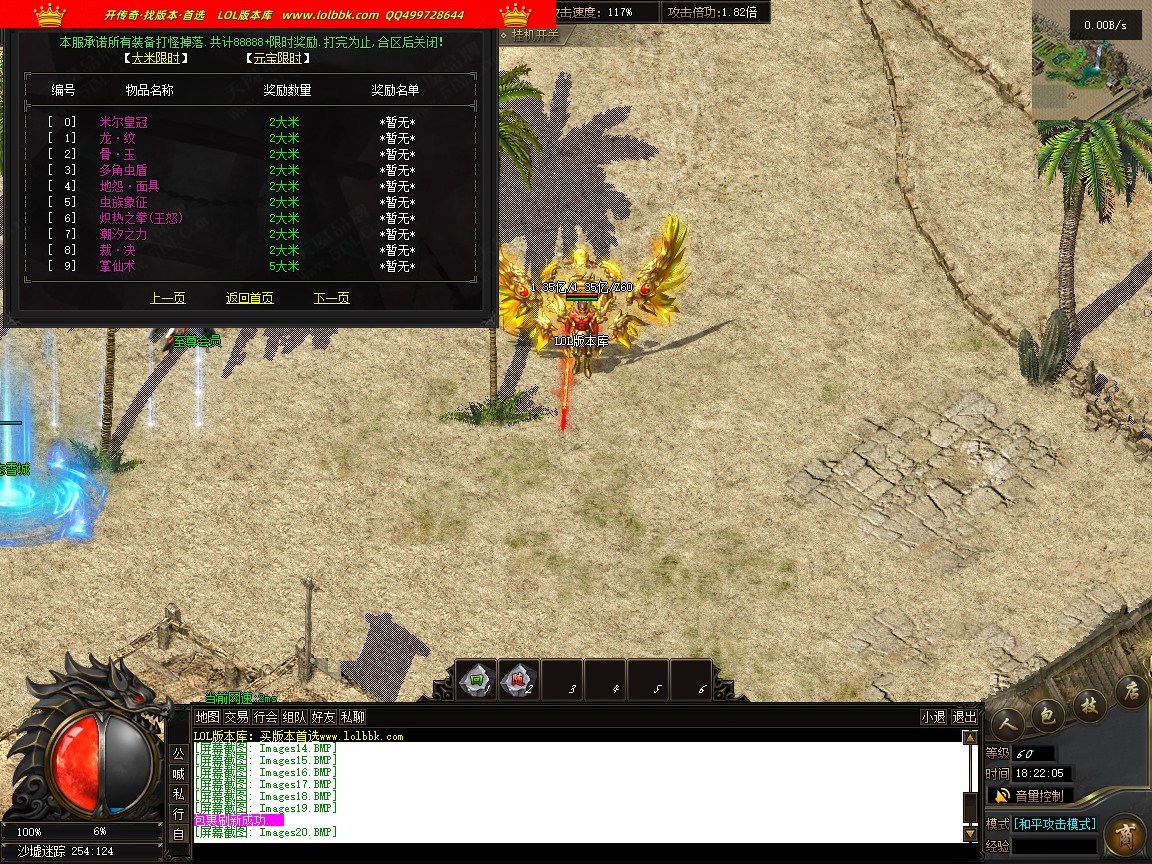Open the 包 bag inventory button

1047,714
